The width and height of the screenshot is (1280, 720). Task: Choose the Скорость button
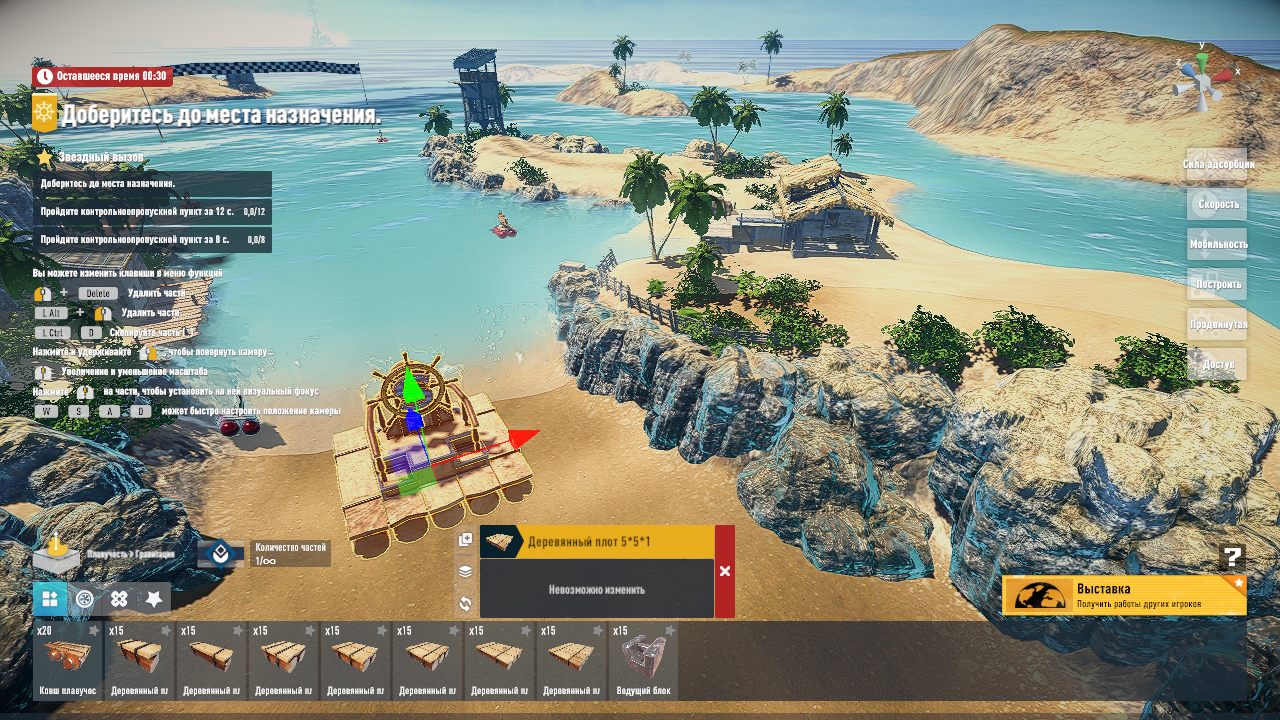pos(1217,204)
